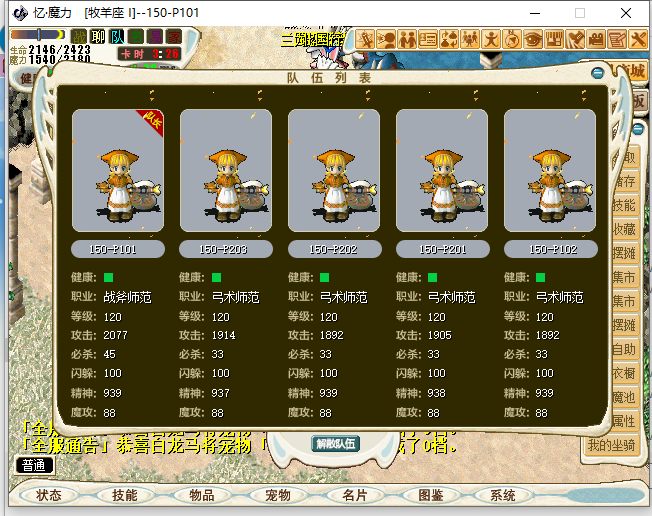Open the 宠物 pet menu
The width and height of the screenshot is (652, 516).
277,495
